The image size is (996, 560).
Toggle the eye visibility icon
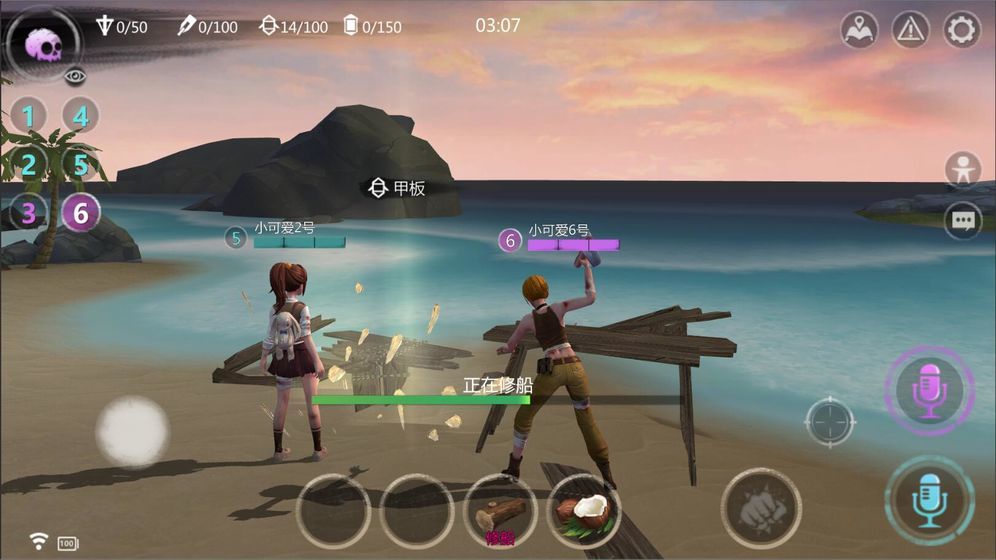tap(73, 76)
